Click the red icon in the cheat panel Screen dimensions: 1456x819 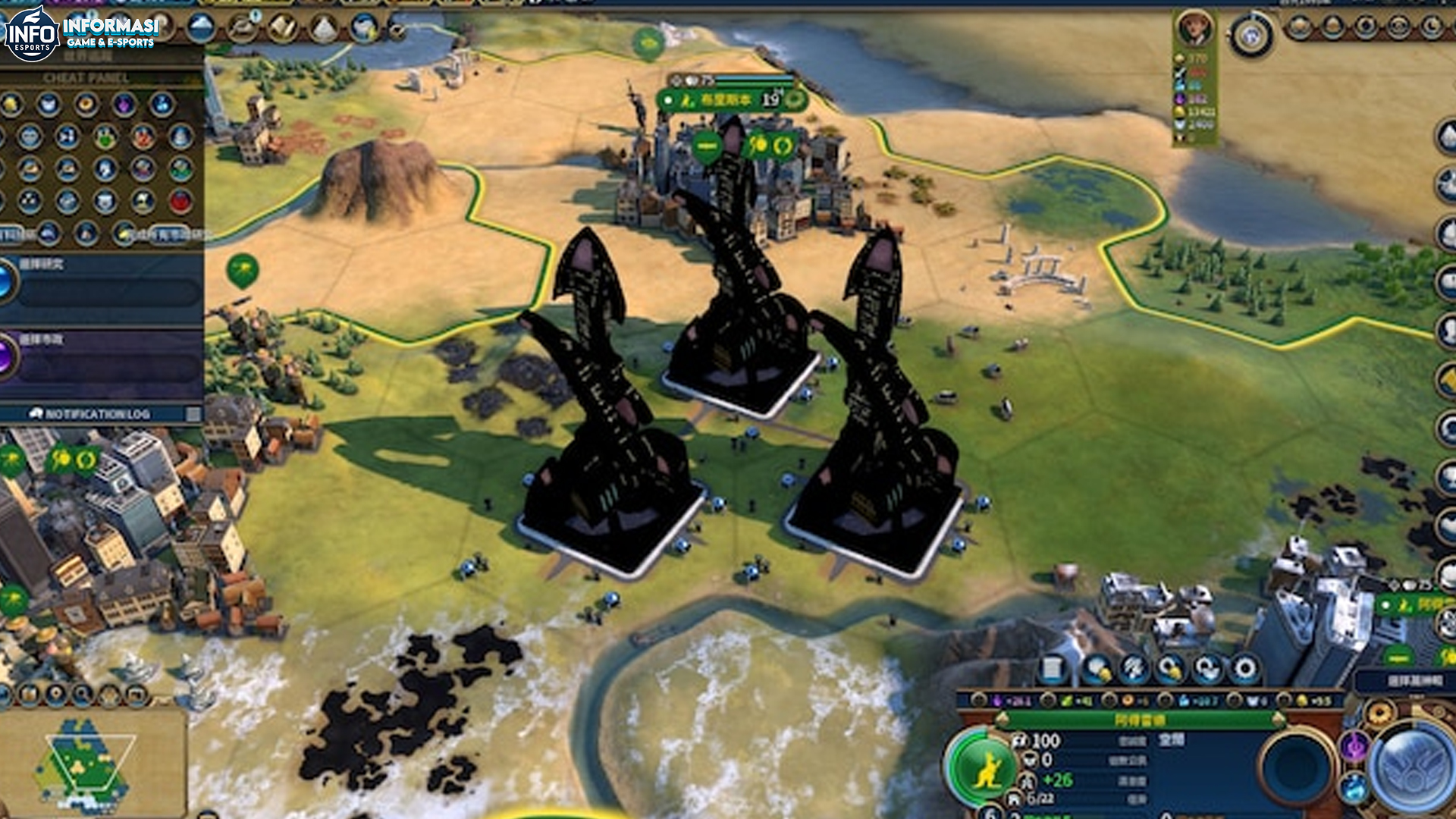[180, 202]
